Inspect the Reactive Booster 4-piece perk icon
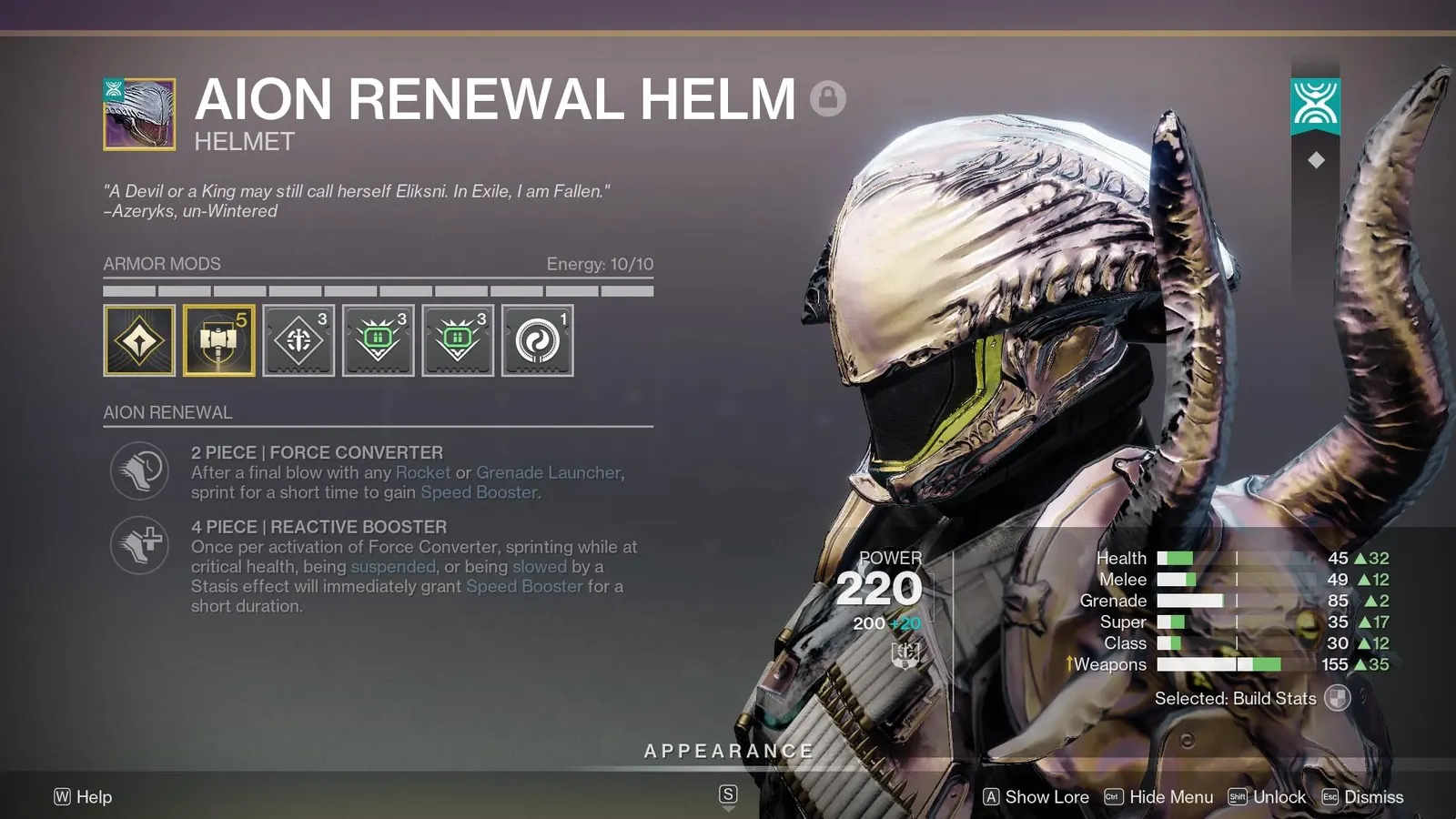Screen dimensions: 1456x819 [x=139, y=545]
